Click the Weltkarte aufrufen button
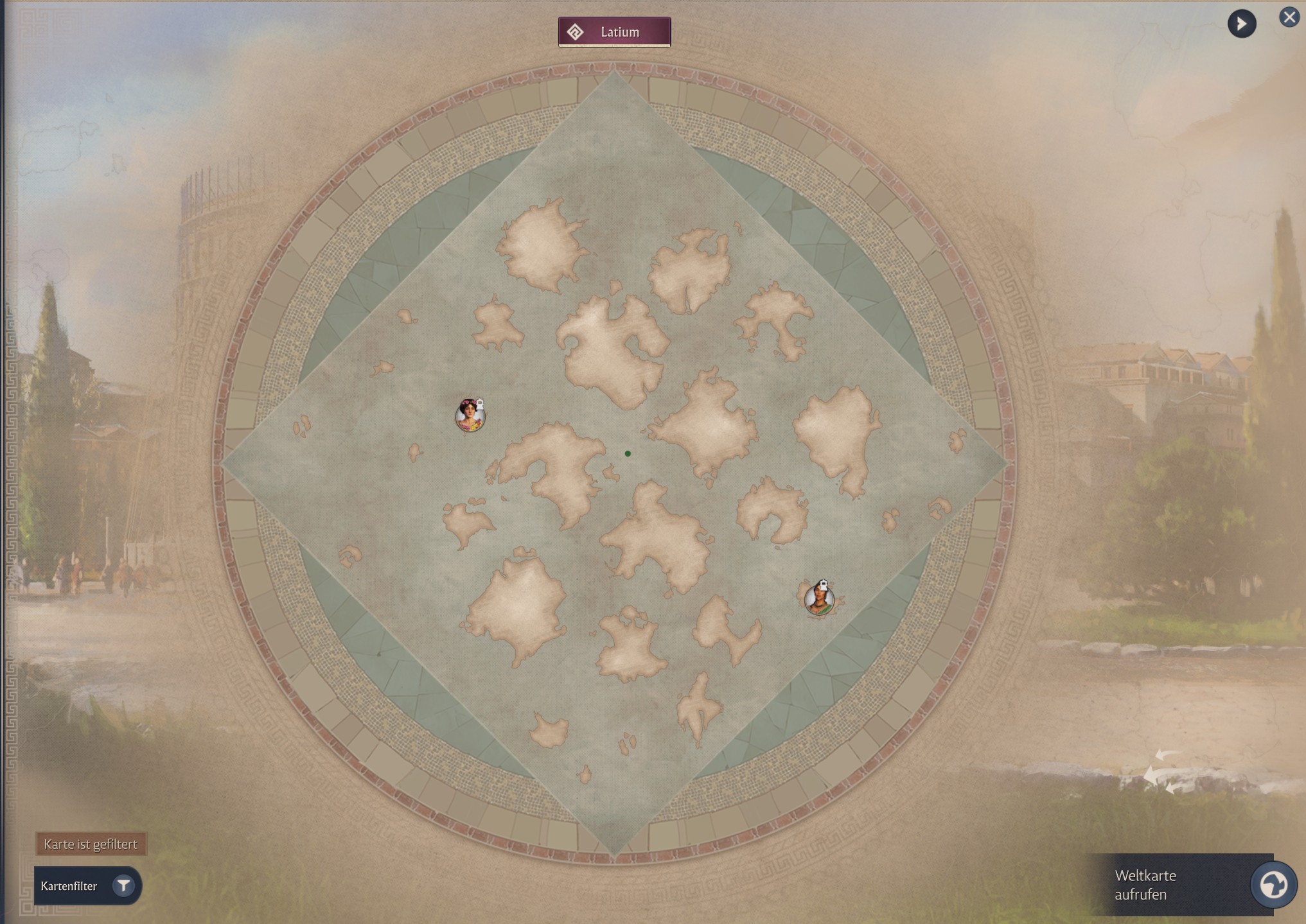This screenshot has width=1306, height=924. [x=1272, y=885]
